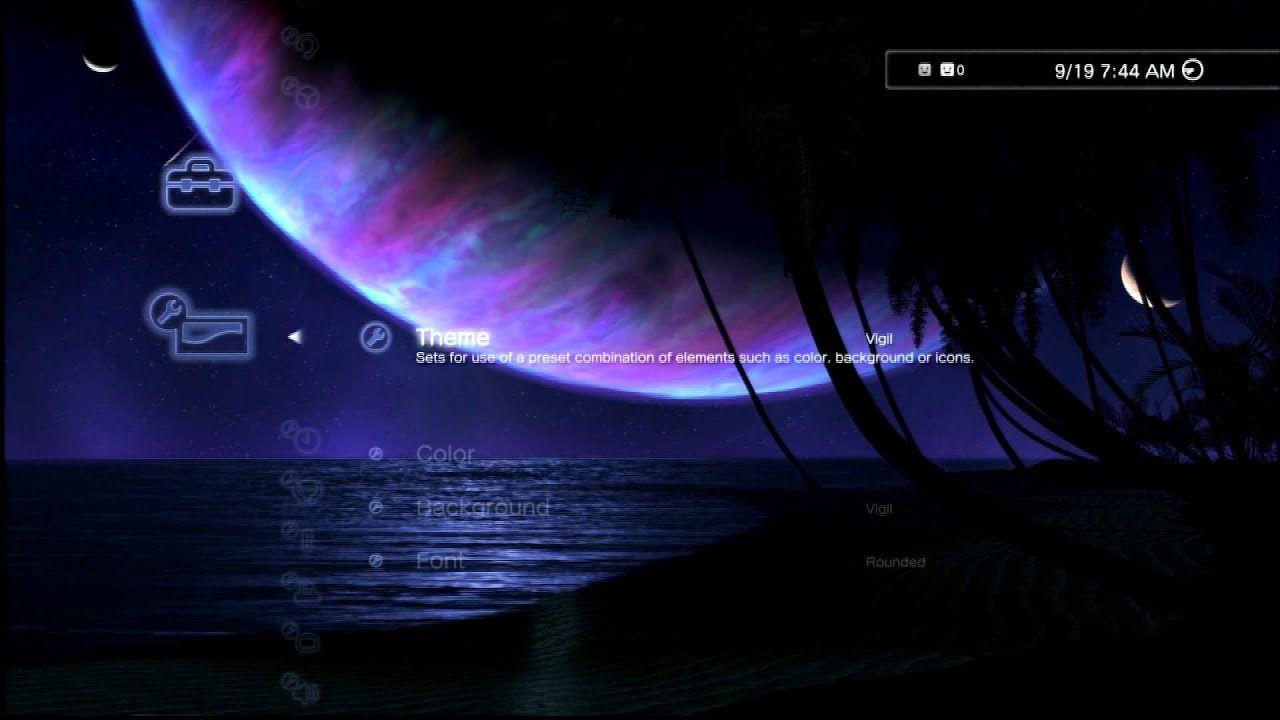Select the Color menu entry
This screenshot has height=720, width=1280.
tap(446, 454)
